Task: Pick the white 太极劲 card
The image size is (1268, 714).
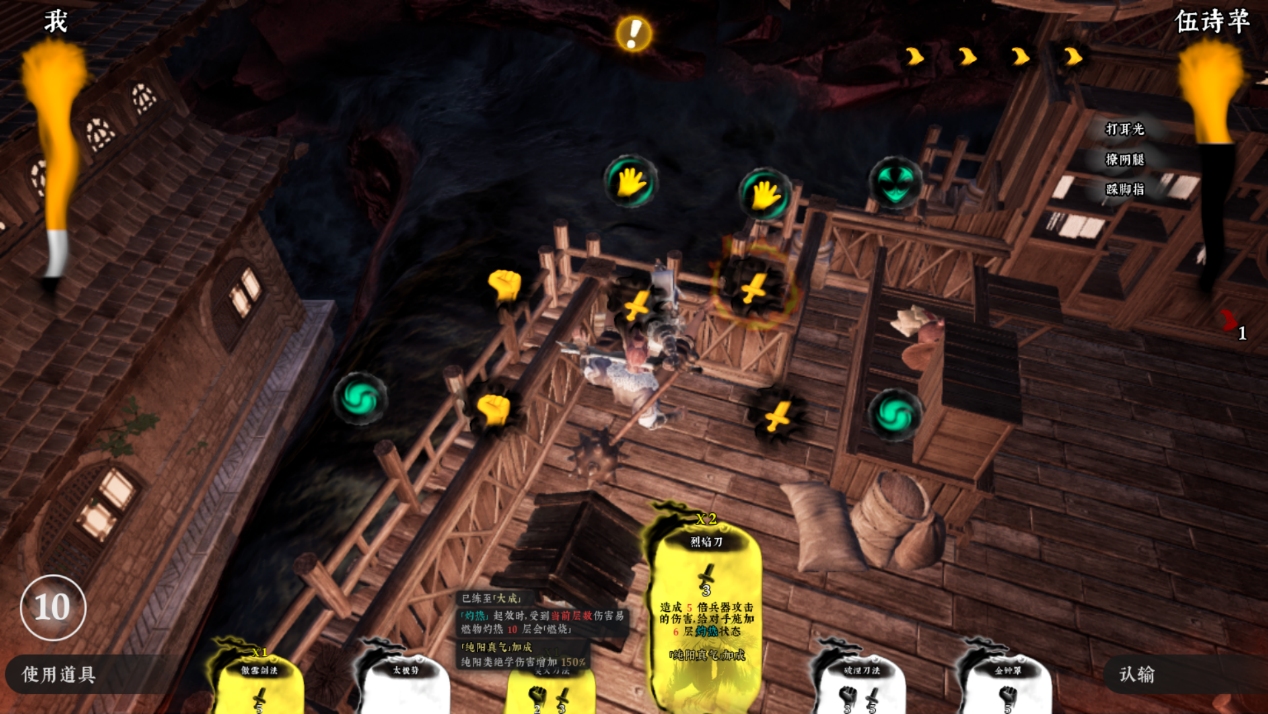Action: click(405, 685)
